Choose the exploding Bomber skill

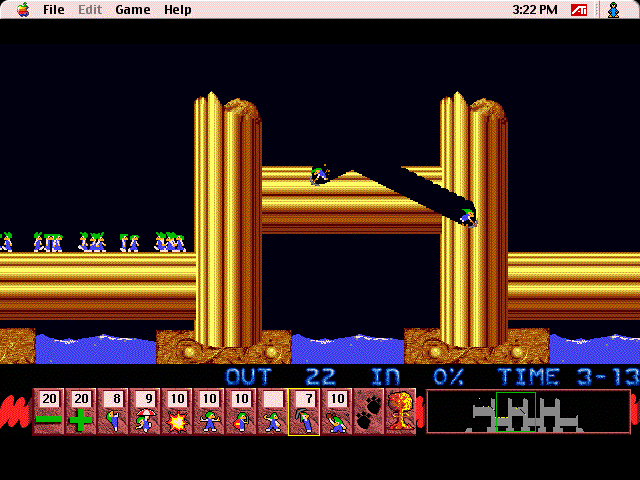[x=176, y=412]
